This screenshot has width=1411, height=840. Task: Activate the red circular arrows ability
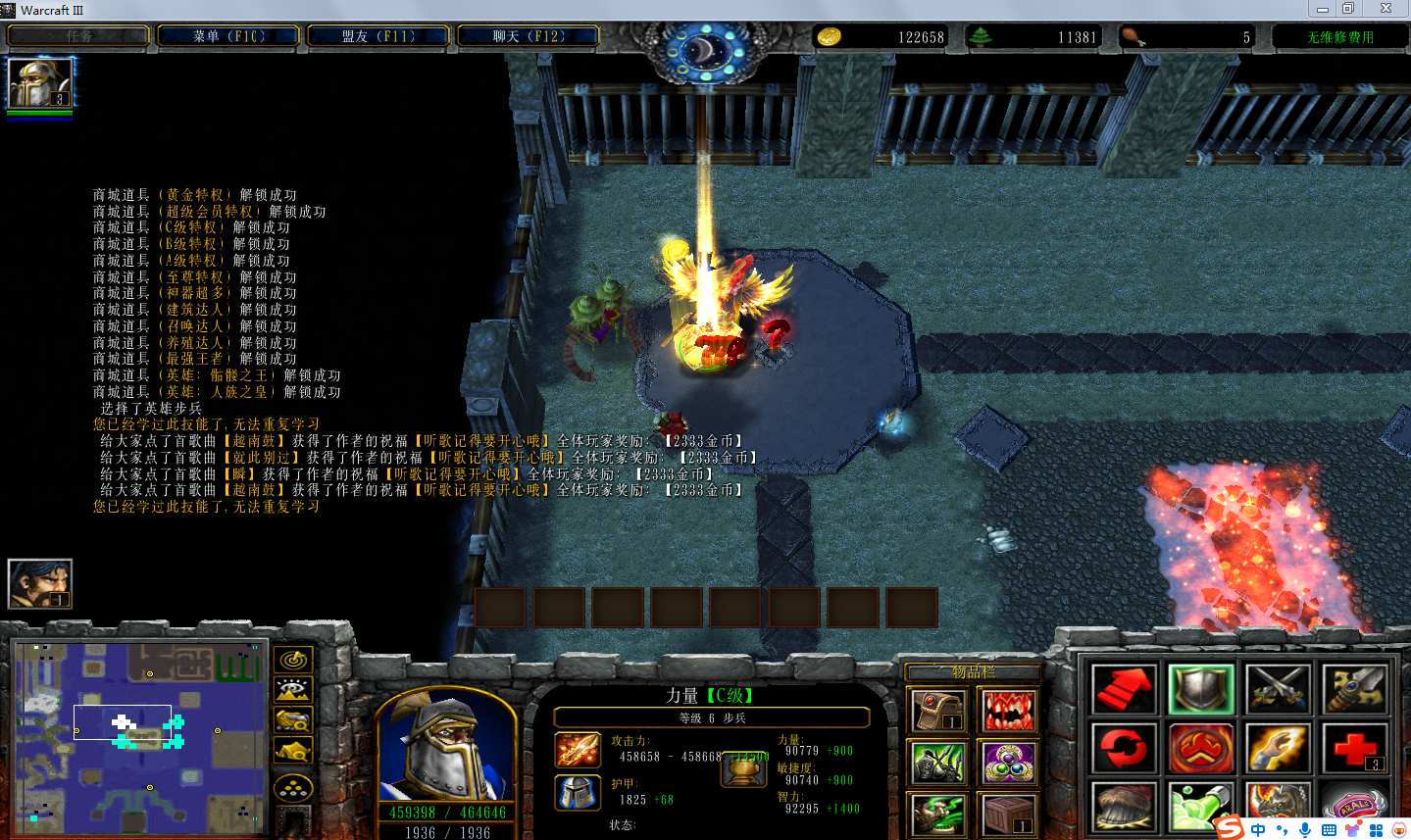[x=1124, y=749]
